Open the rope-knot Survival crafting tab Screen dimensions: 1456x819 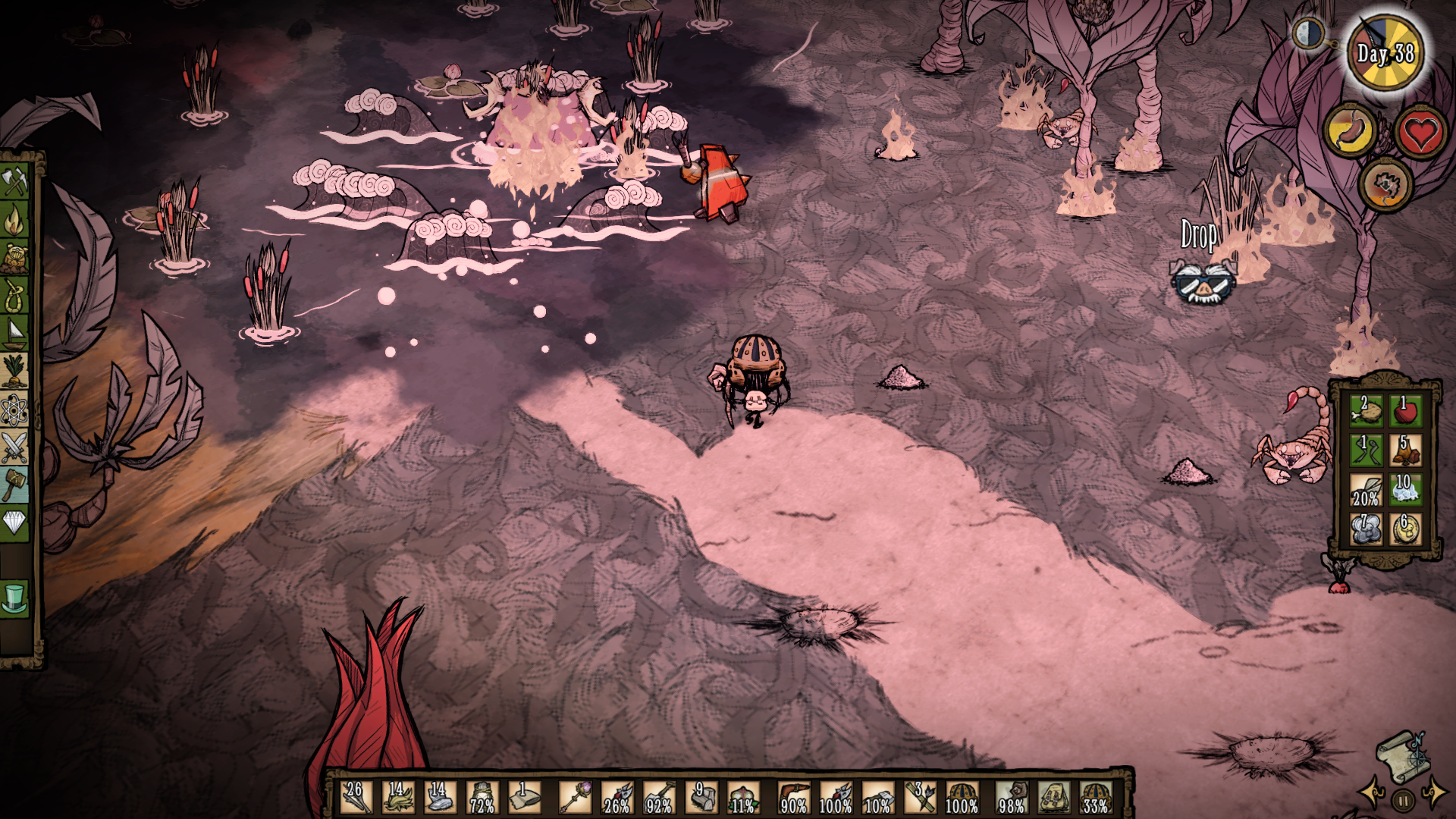coord(14,294)
